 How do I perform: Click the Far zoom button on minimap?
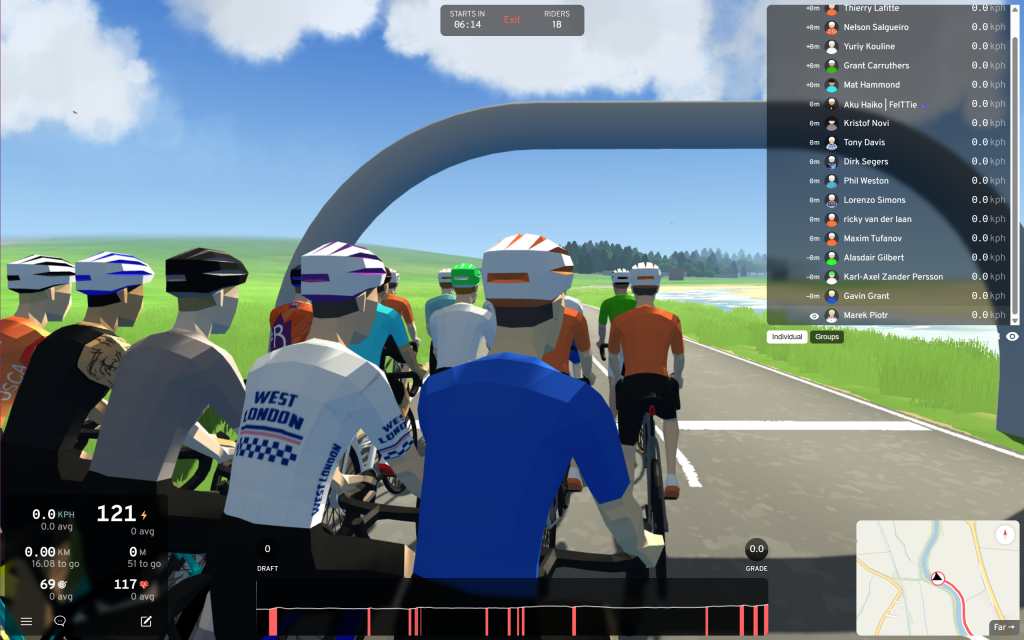click(x=1003, y=627)
